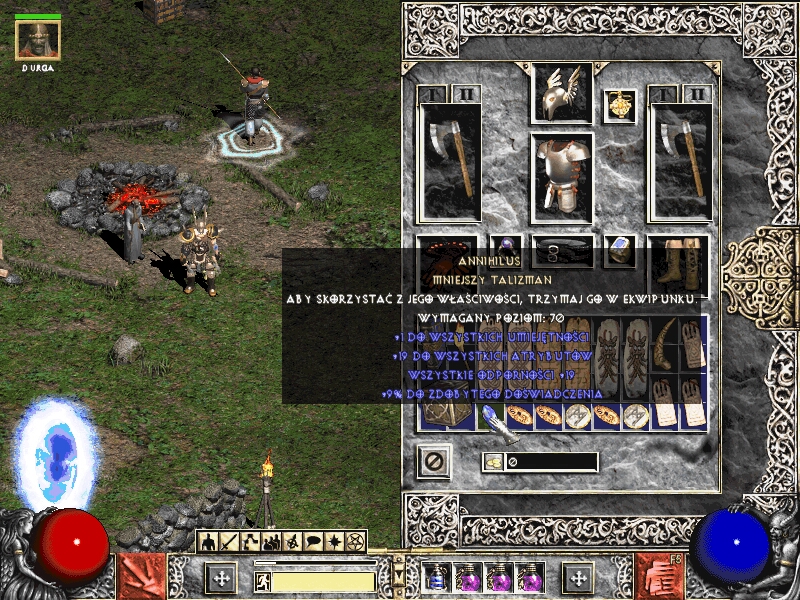Open the character sheet figure icon

coord(208,542)
